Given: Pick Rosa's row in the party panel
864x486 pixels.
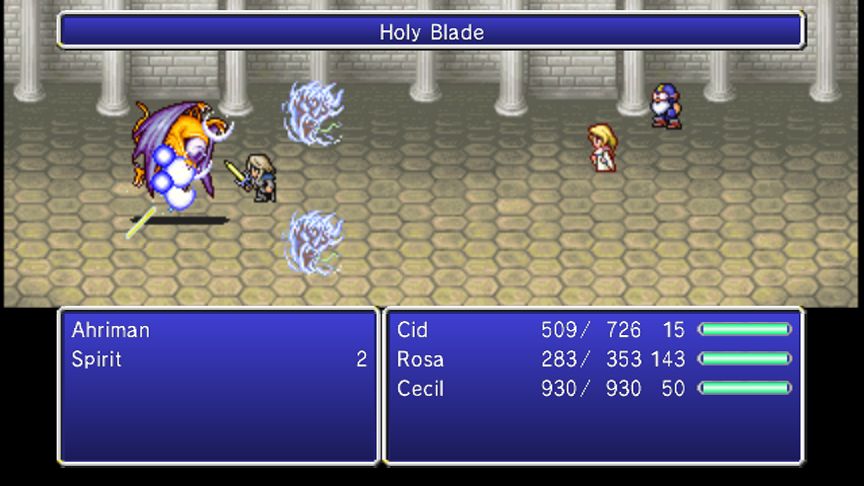Looking at the screenshot, I should point(420,359).
